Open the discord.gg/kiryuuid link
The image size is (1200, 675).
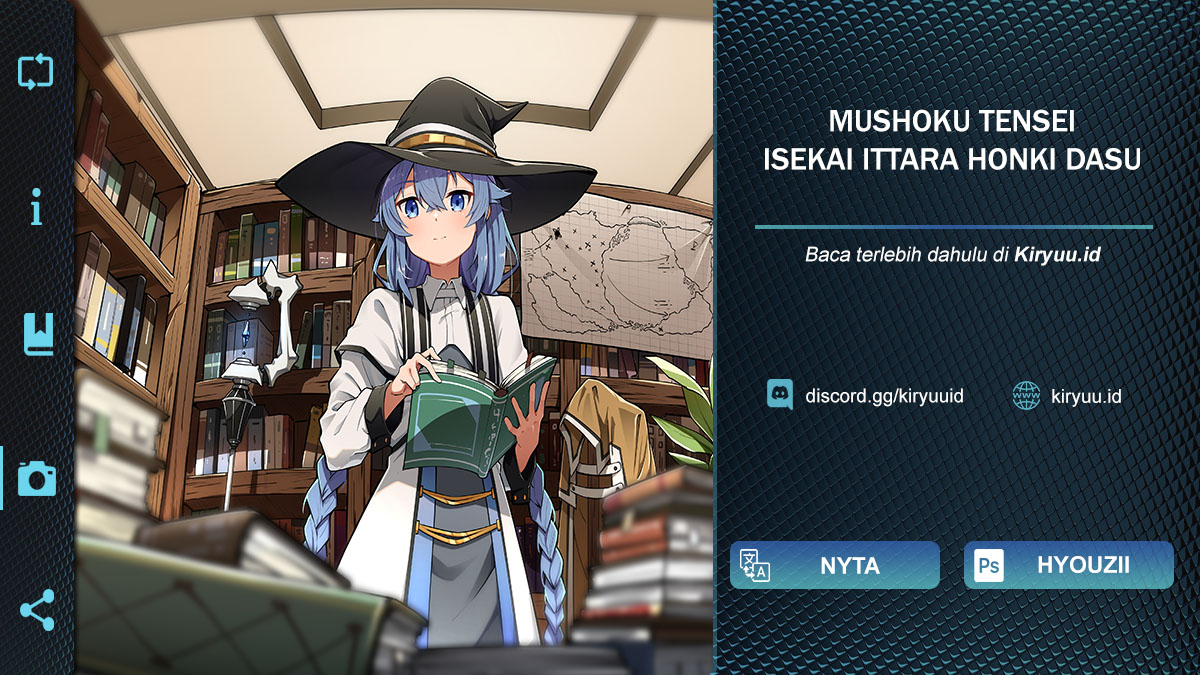point(865,396)
